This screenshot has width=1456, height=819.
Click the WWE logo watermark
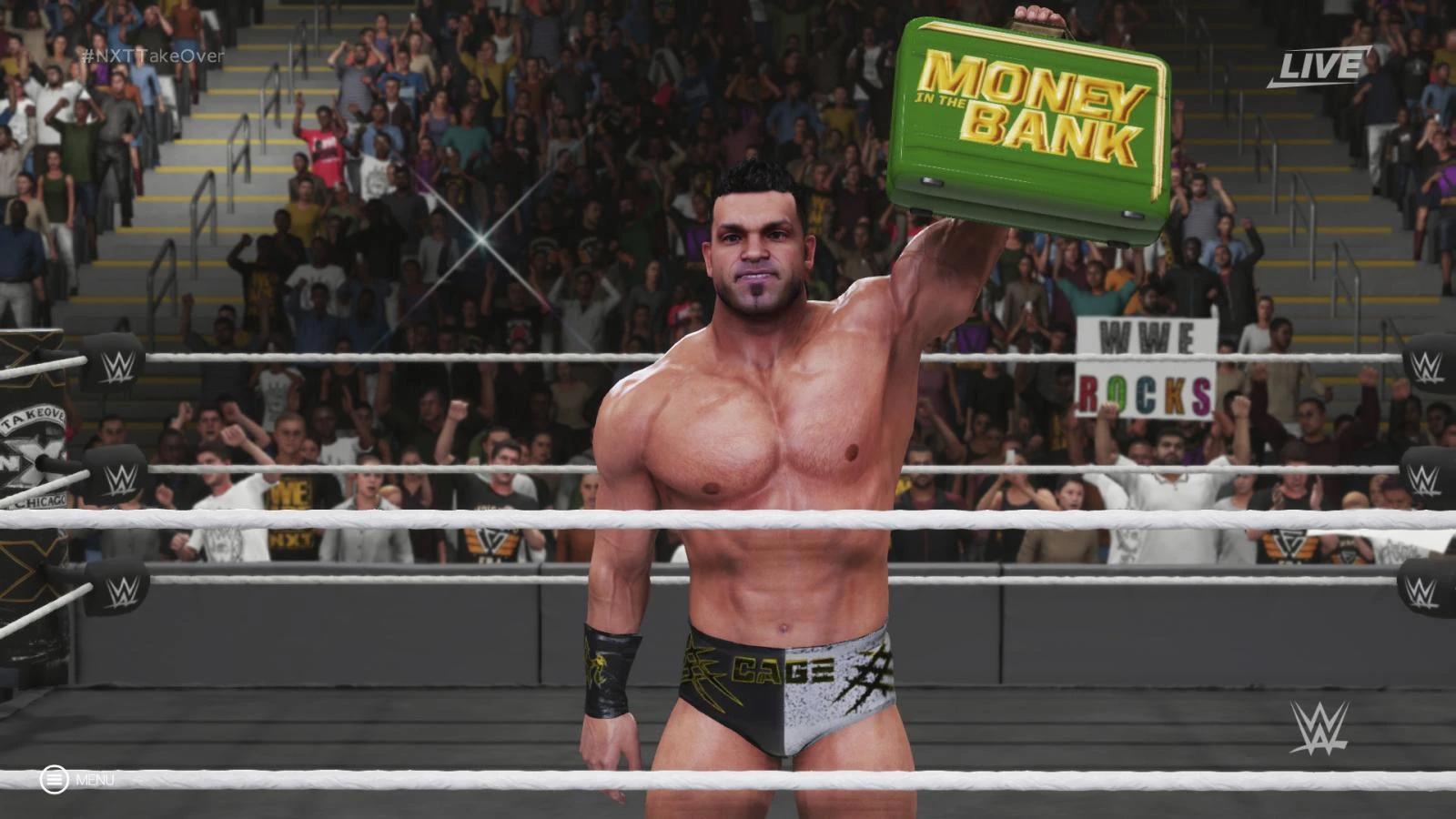[1320, 728]
